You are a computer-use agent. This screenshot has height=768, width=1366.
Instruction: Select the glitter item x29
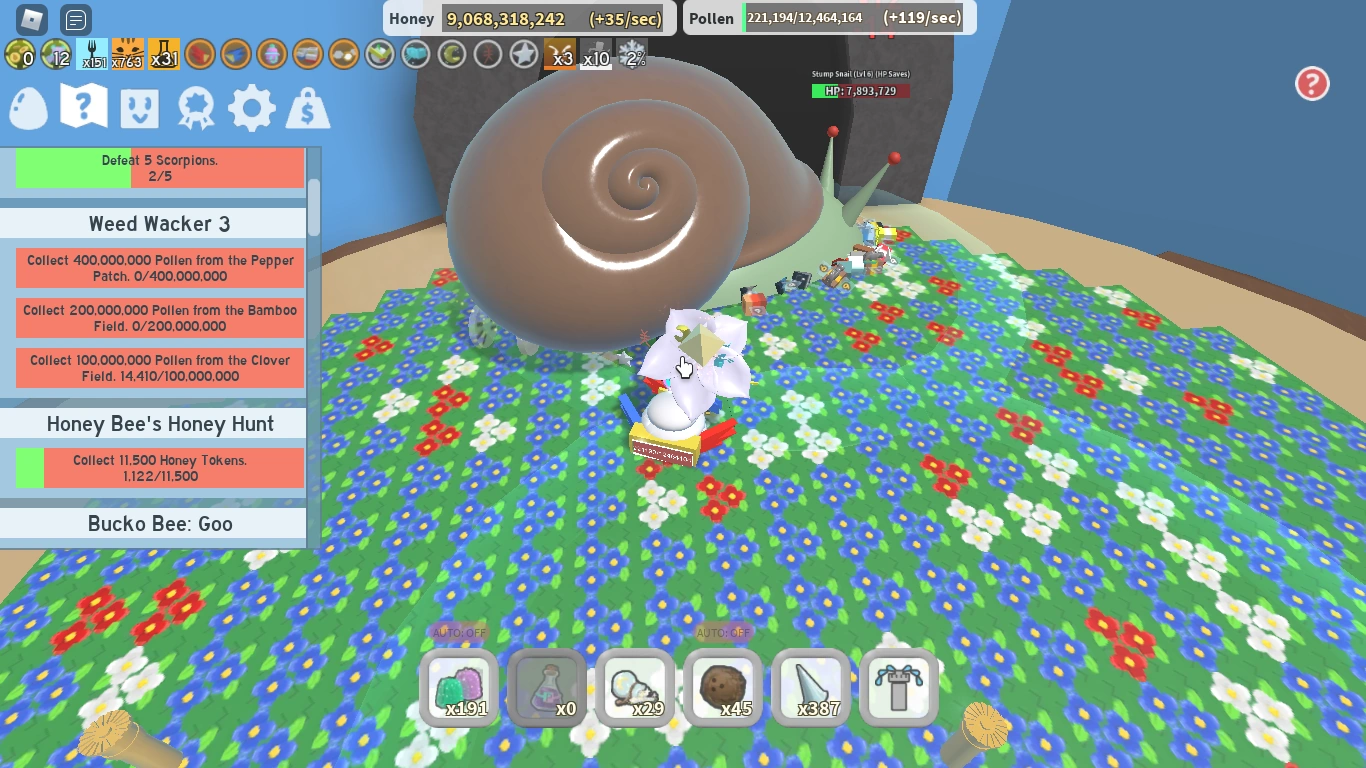point(635,688)
